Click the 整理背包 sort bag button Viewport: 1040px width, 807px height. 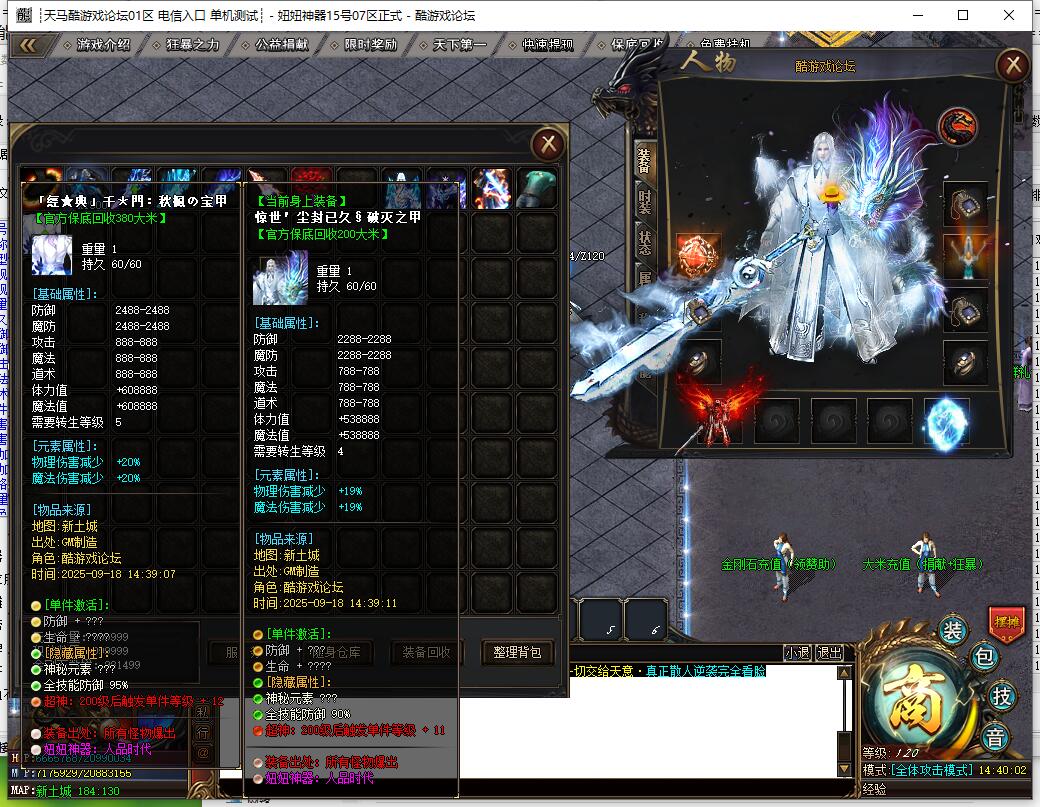517,652
